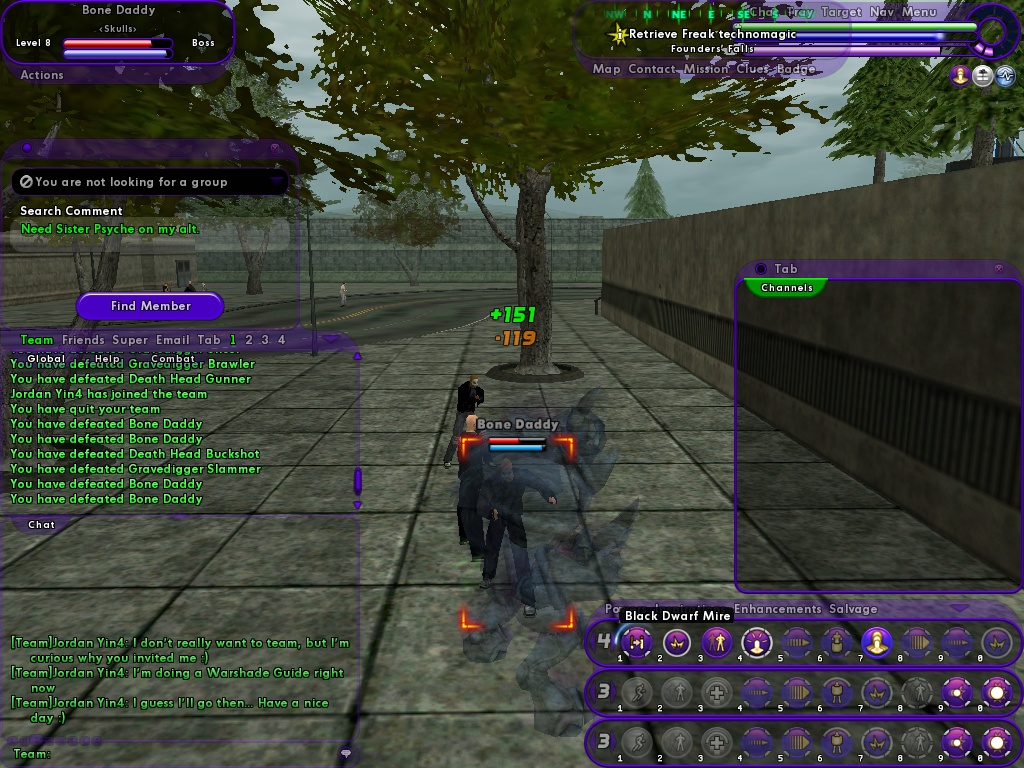Select the Help chat channel tab
Screen dimensions: 1024x768
pyautogui.click(x=107, y=358)
